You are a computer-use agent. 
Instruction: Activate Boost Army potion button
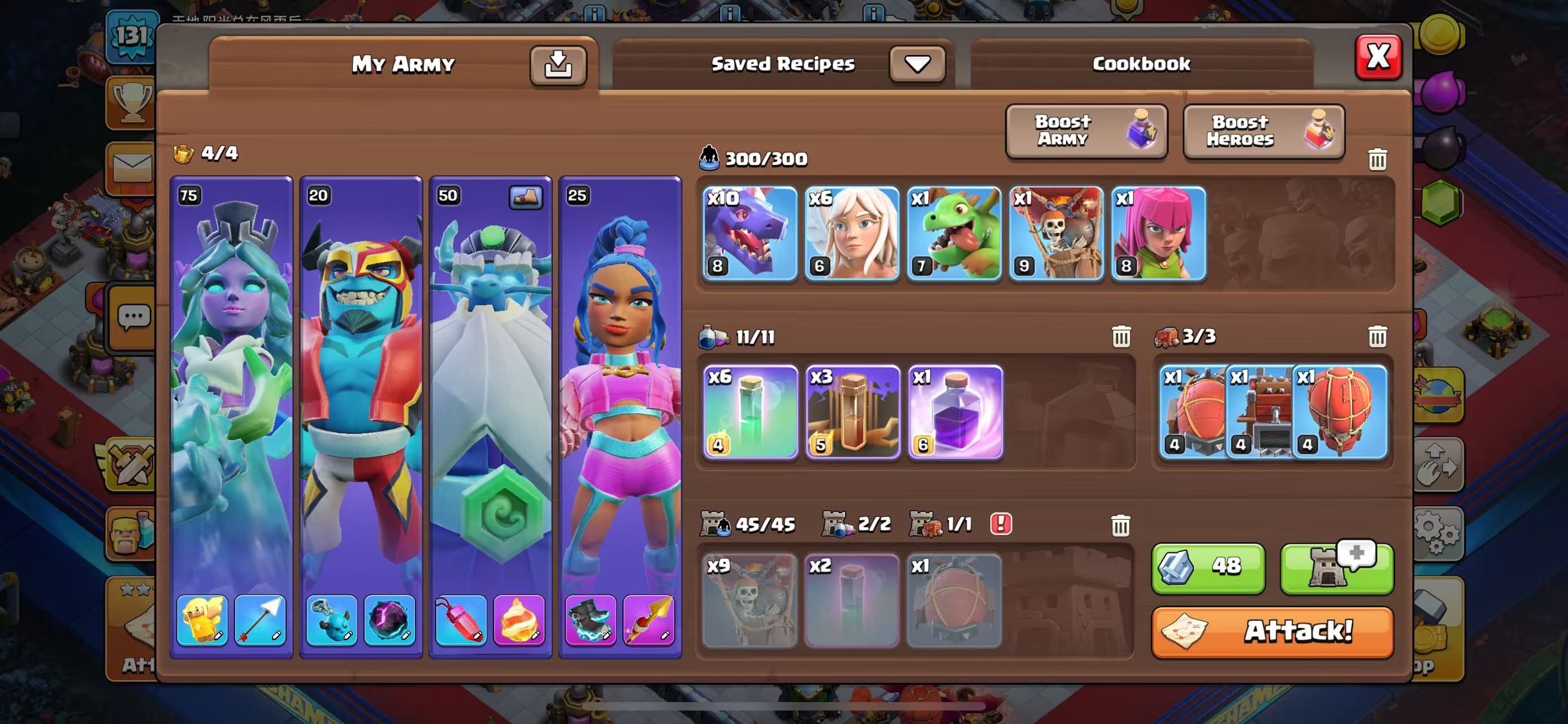point(1086,131)
